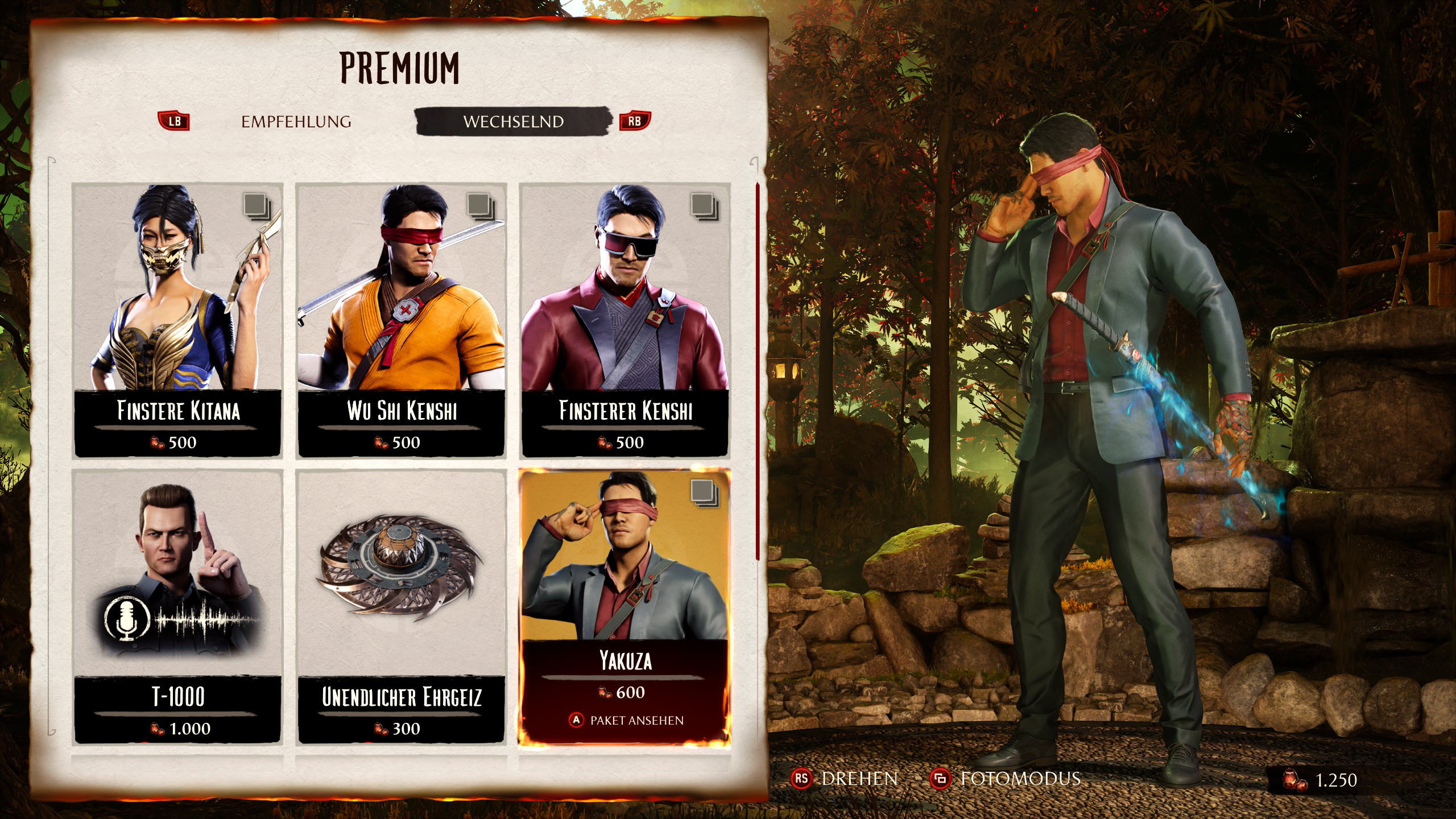
Task: Open the Wu Shi Kenshi card
Action: click(x=402, y=320)
